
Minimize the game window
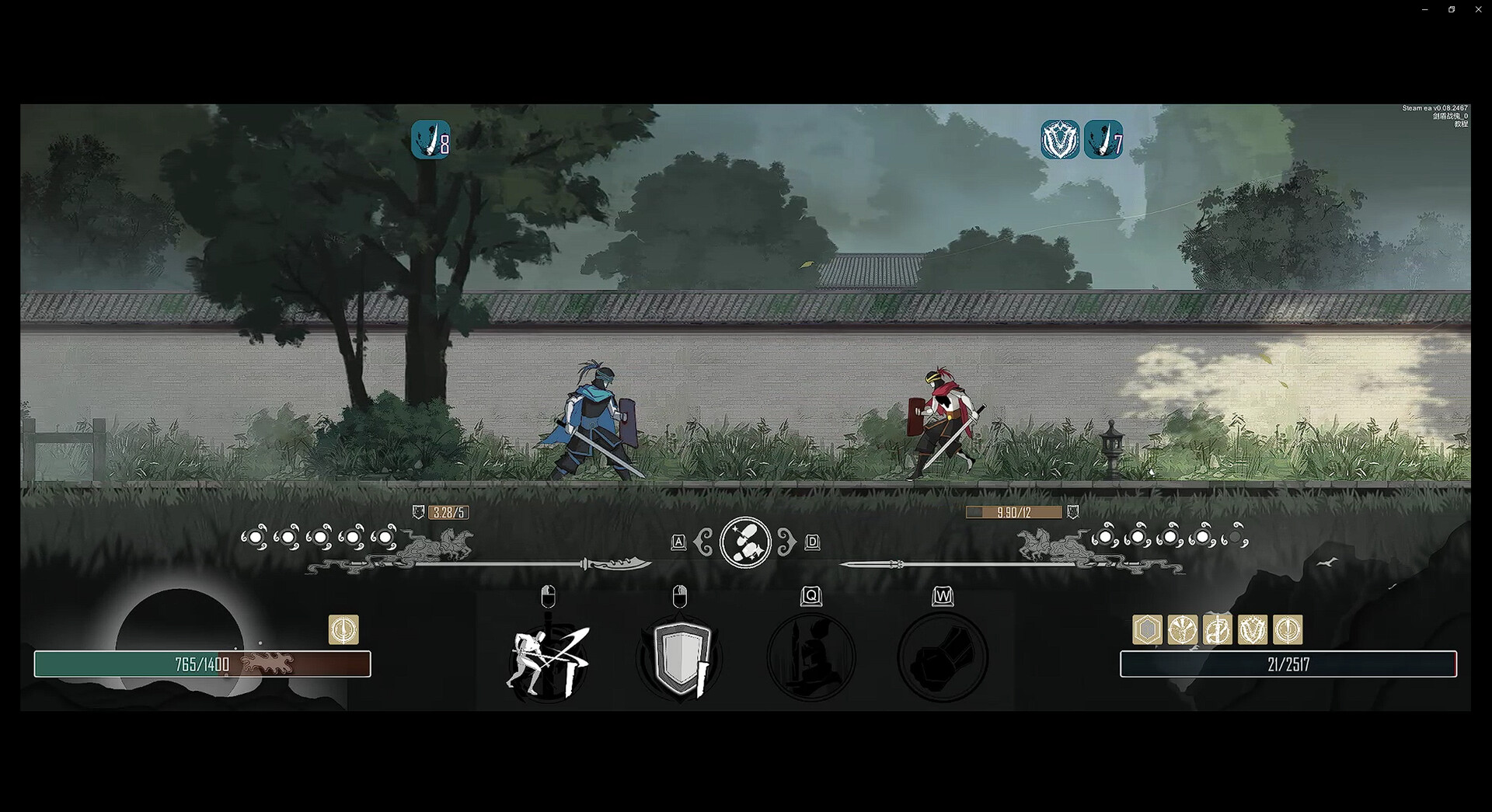(1424, 9)
